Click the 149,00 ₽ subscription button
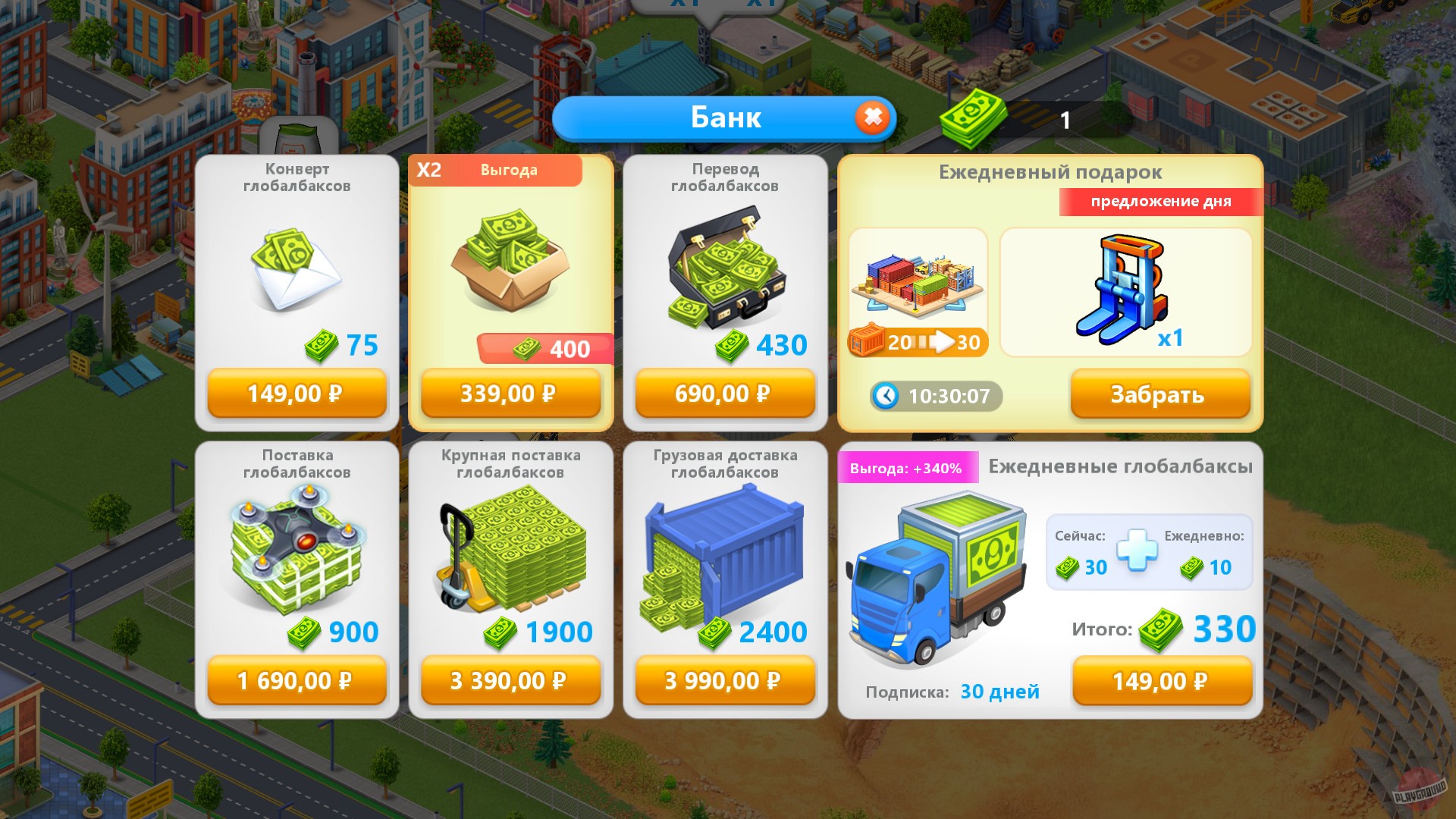This screenshot has height=819, width=1456. click(x=1161, y=681)
